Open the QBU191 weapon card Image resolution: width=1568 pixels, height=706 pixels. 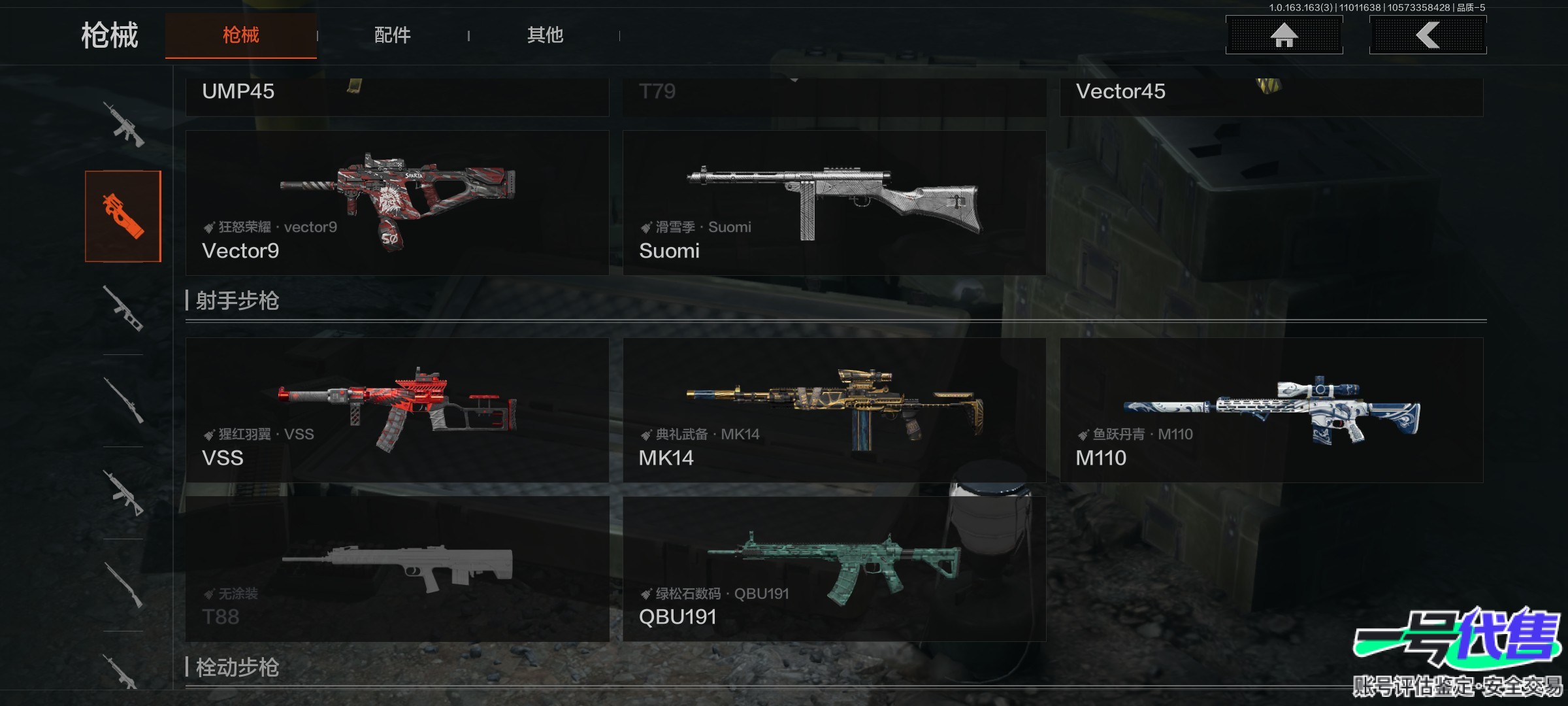pyautogui.click(x=834, y=569)
